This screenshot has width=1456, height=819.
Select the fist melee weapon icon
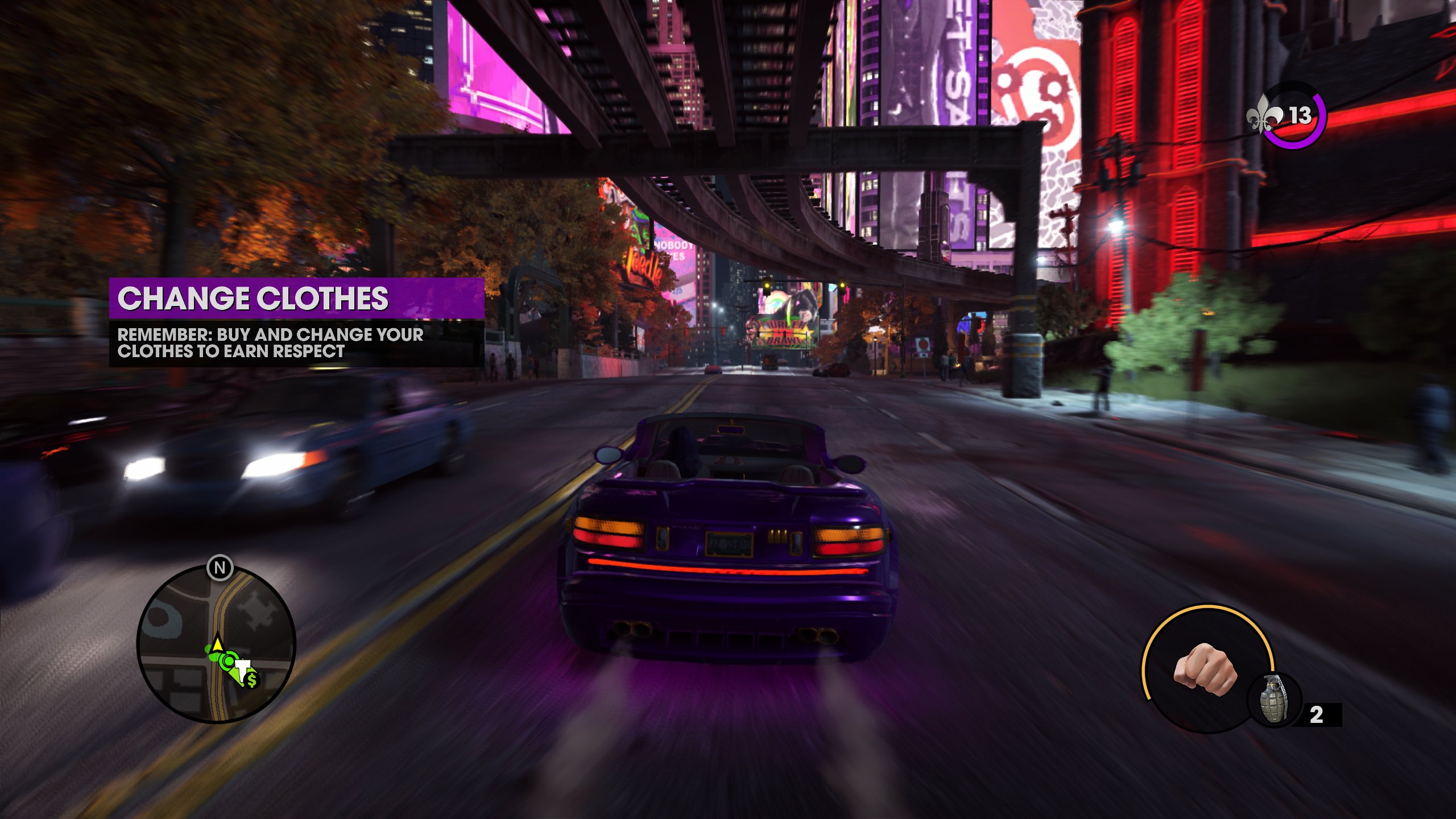point(1204,669)
